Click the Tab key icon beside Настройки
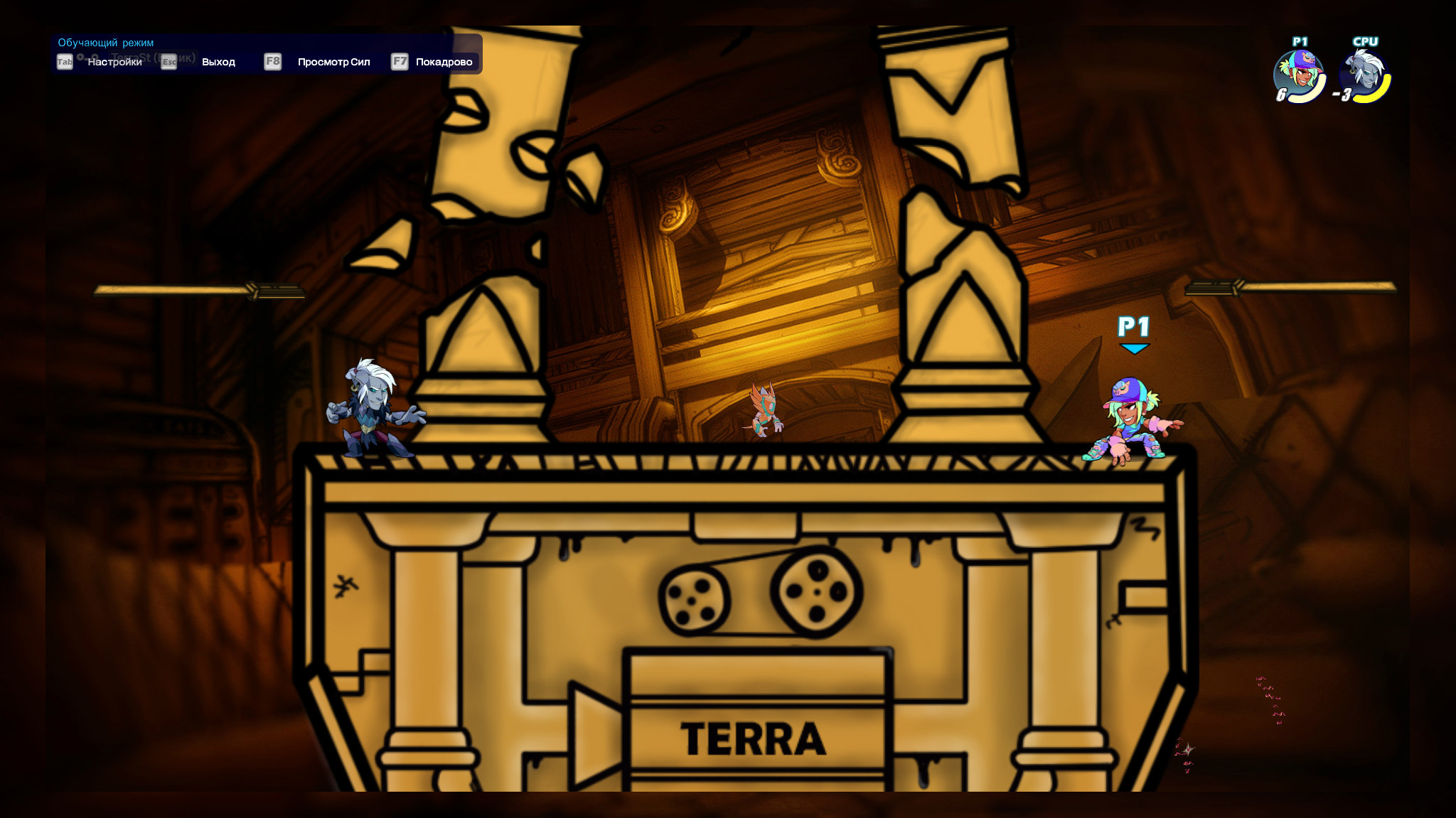 pos(65,61)
